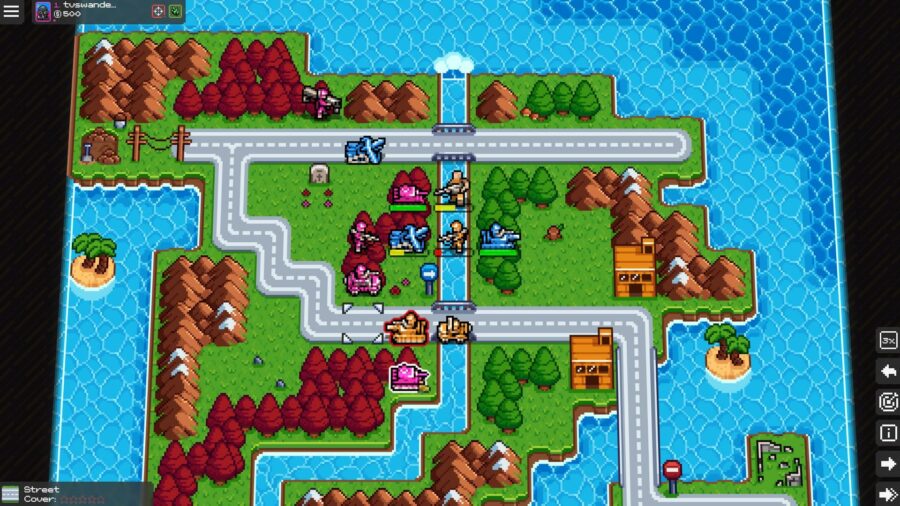Screen dimensions: 900x506
Task: Select the red crosshair icon beside the player name
Action: click(x=158, y=11)
